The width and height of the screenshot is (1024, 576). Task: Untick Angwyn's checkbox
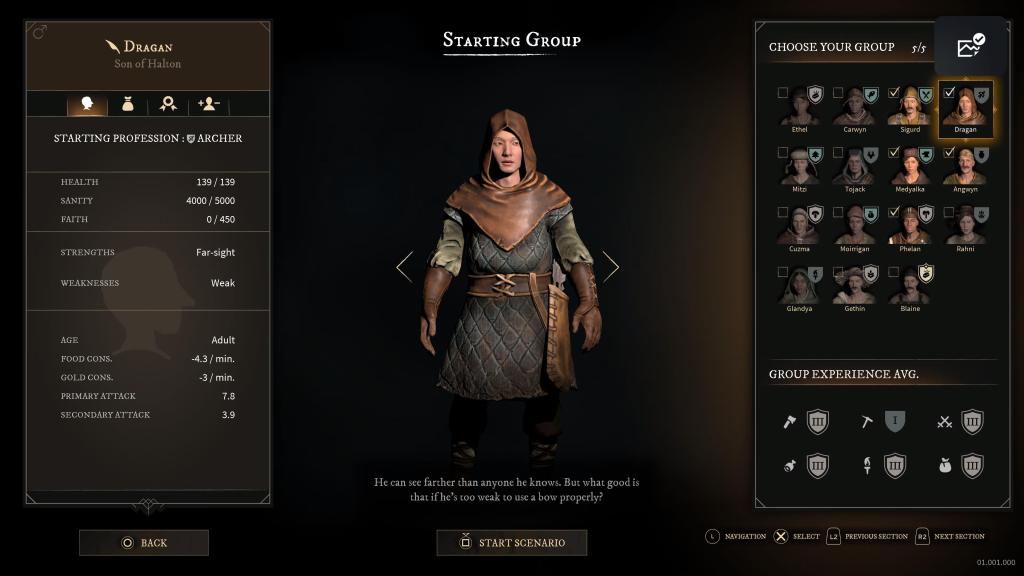[x=949, y=153]
